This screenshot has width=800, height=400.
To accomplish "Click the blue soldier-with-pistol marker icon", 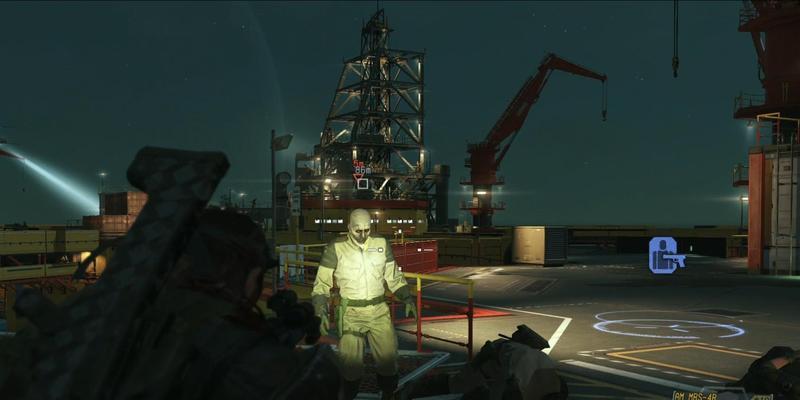I will pos(665,255).
